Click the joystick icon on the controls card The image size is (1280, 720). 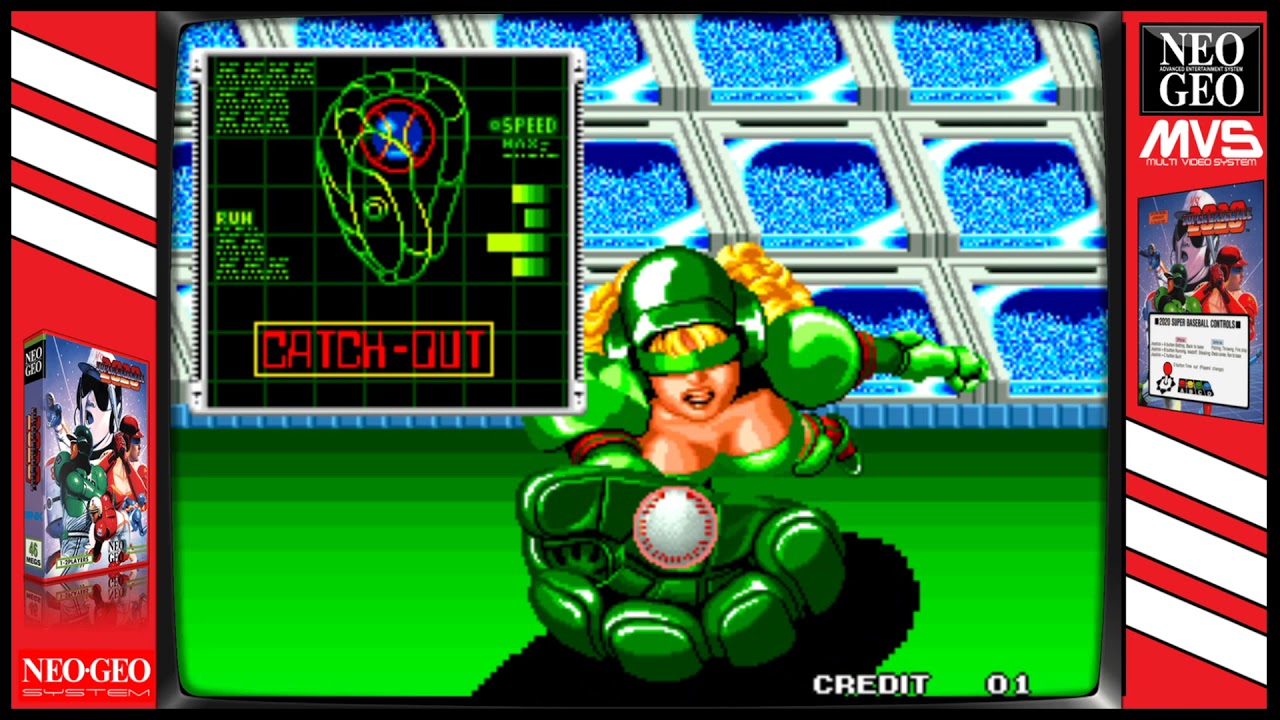pyautogui.click(x=1166, y=380)
